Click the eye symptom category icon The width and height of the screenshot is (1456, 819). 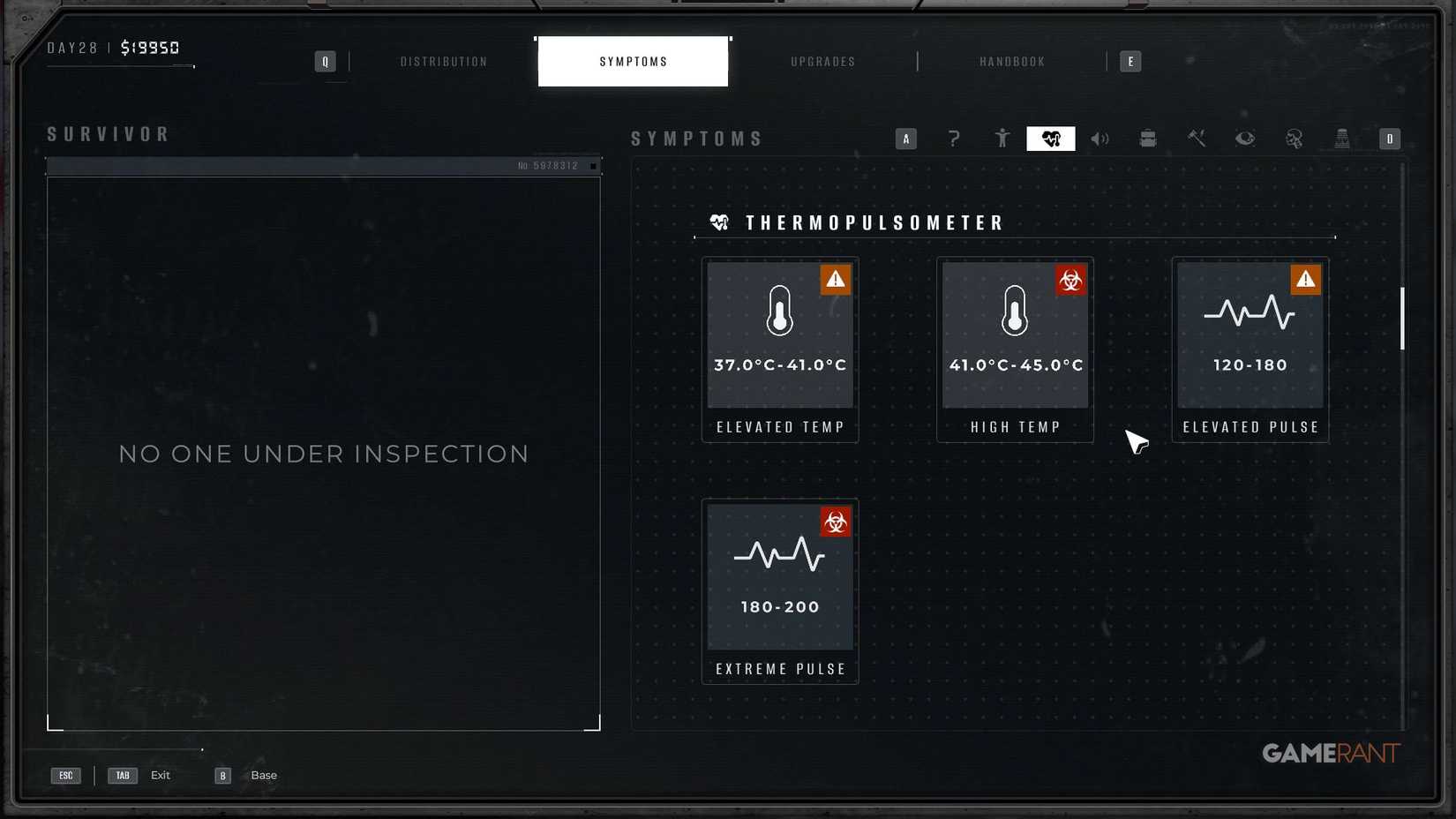1245,139
